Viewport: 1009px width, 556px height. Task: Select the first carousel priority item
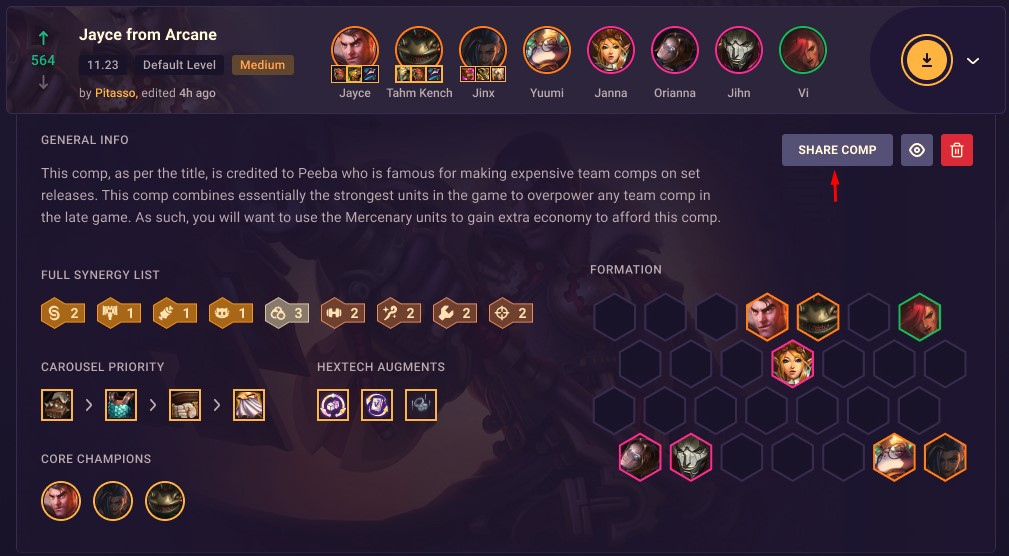pyautogui.click(x=57, y=405)
